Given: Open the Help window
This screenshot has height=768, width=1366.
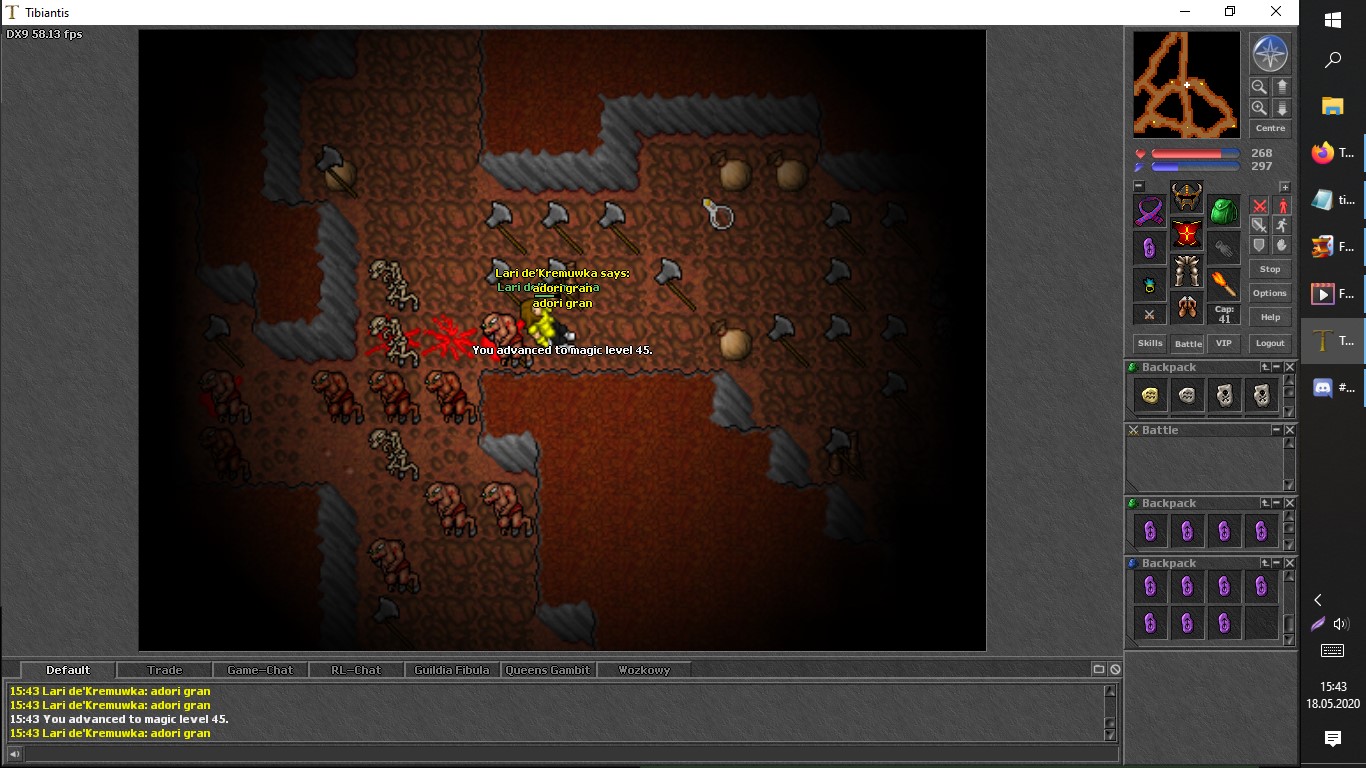Looking at the screenshot, I should click(1270, 317).
